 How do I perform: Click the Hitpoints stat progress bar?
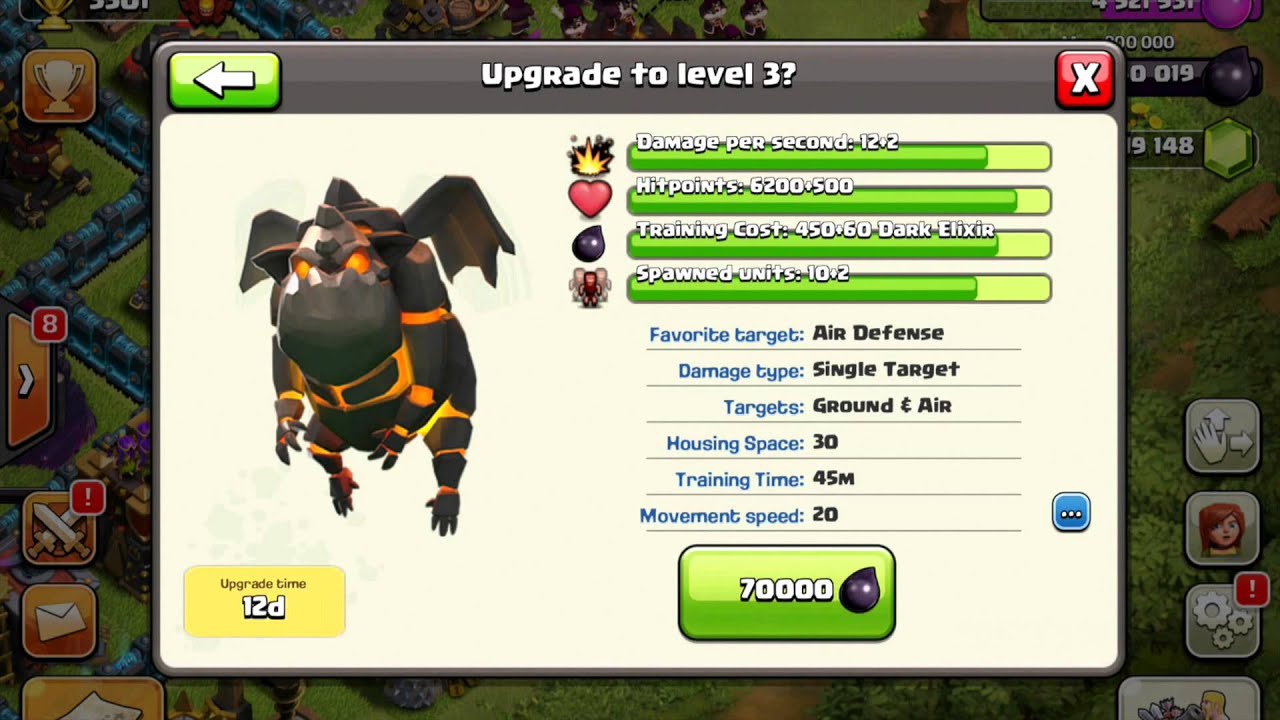click(x=838, y=201)
